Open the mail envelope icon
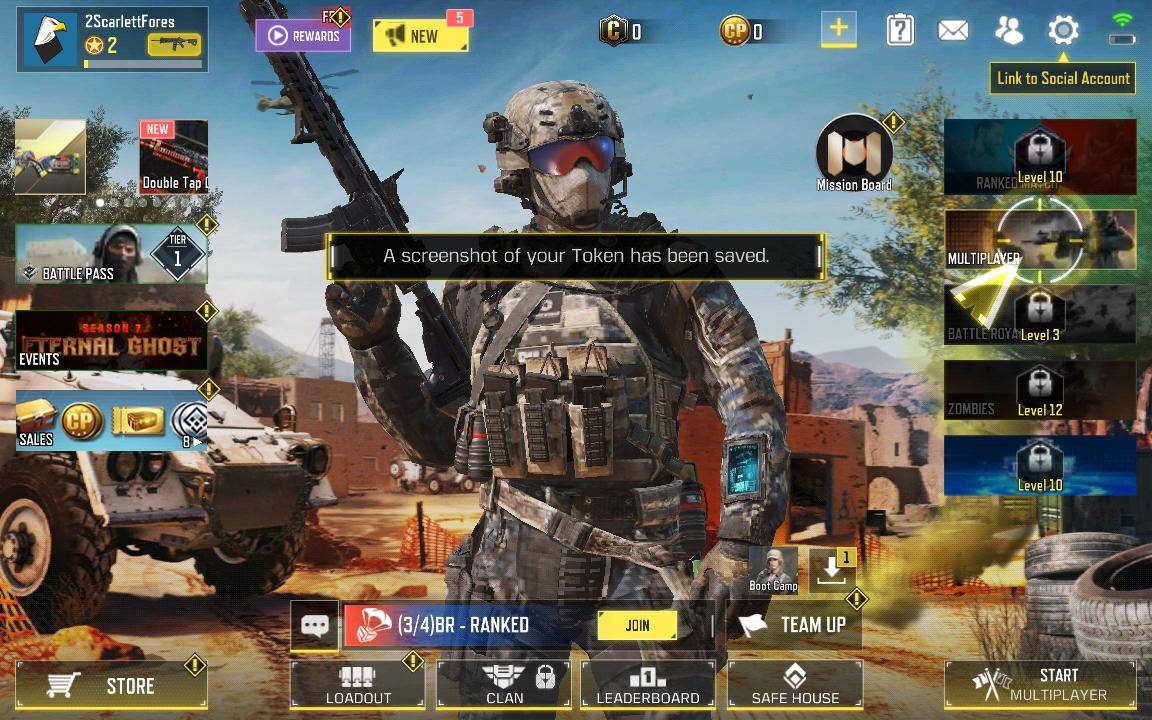The width and height of the screenshot is (1152, 720). pyautogui.click(x=952, y=30)
